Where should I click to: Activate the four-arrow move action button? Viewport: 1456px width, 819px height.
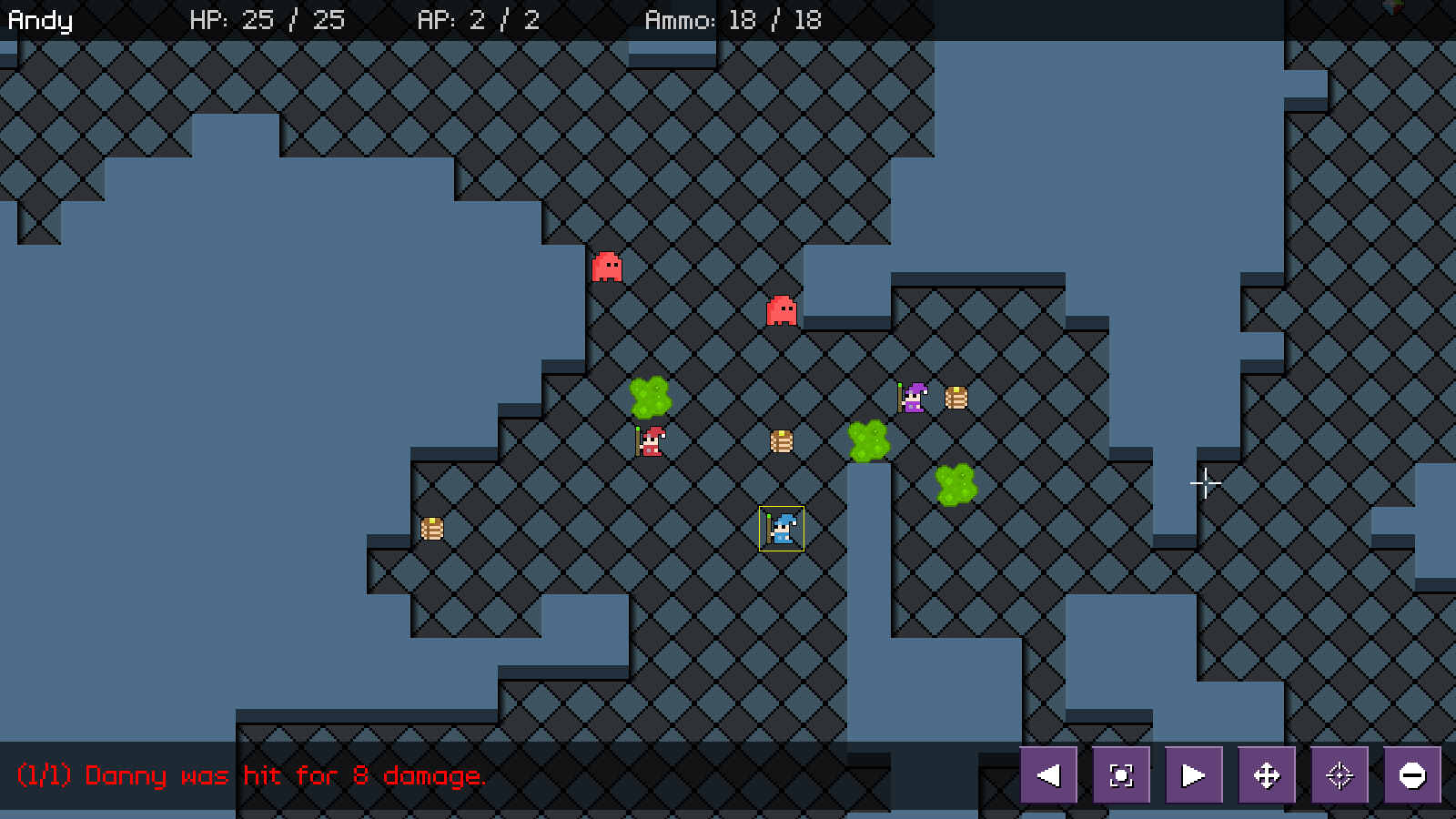tap(1267, 775)
